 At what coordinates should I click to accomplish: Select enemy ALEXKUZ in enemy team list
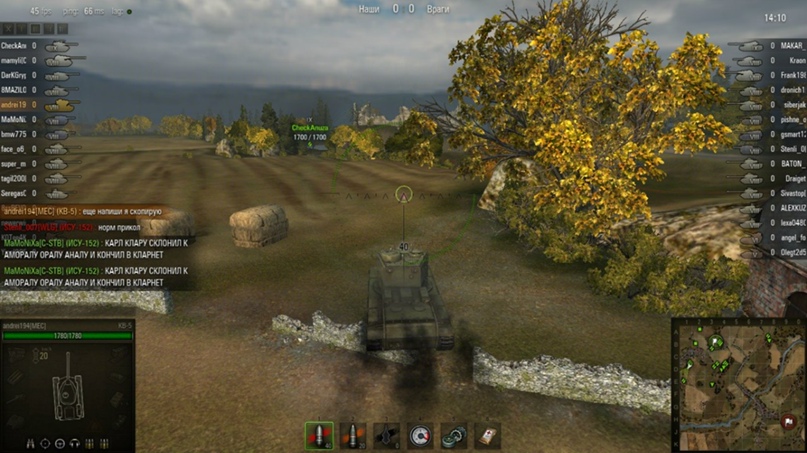point(792,208)
